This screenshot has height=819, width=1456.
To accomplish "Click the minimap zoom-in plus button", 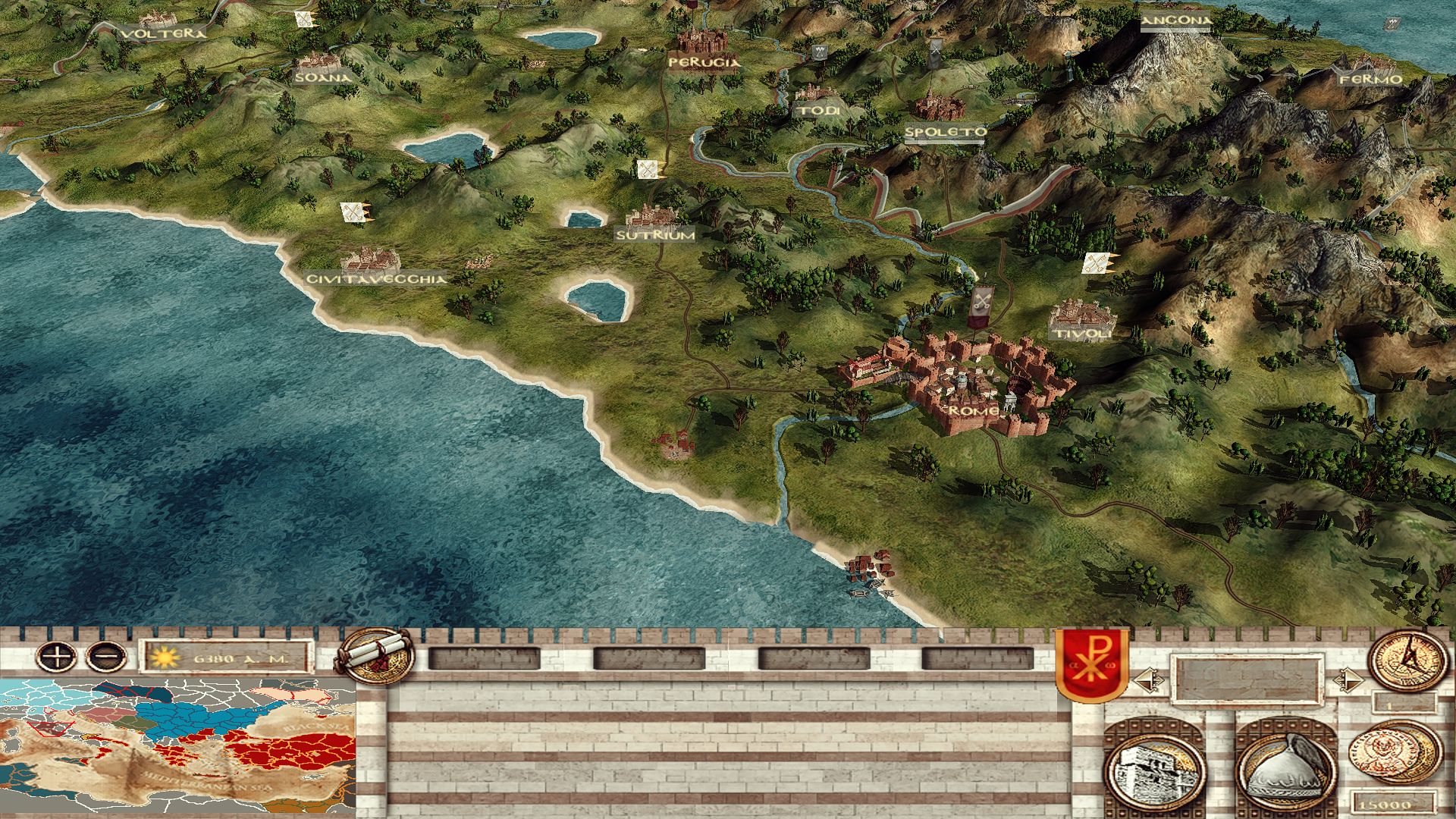I will tap(57, 655).
